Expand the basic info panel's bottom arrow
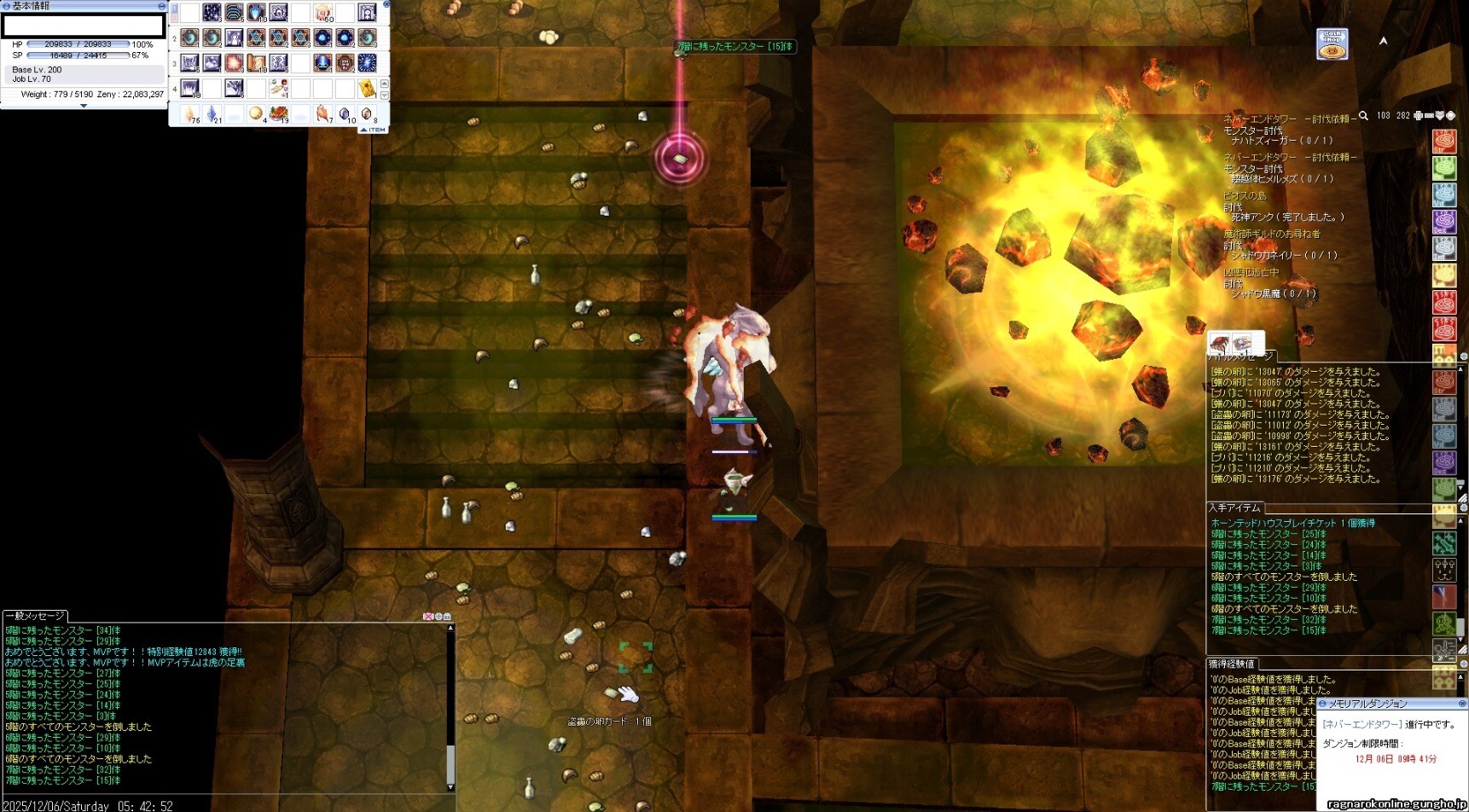1469x812 pixels. (84, 106)
